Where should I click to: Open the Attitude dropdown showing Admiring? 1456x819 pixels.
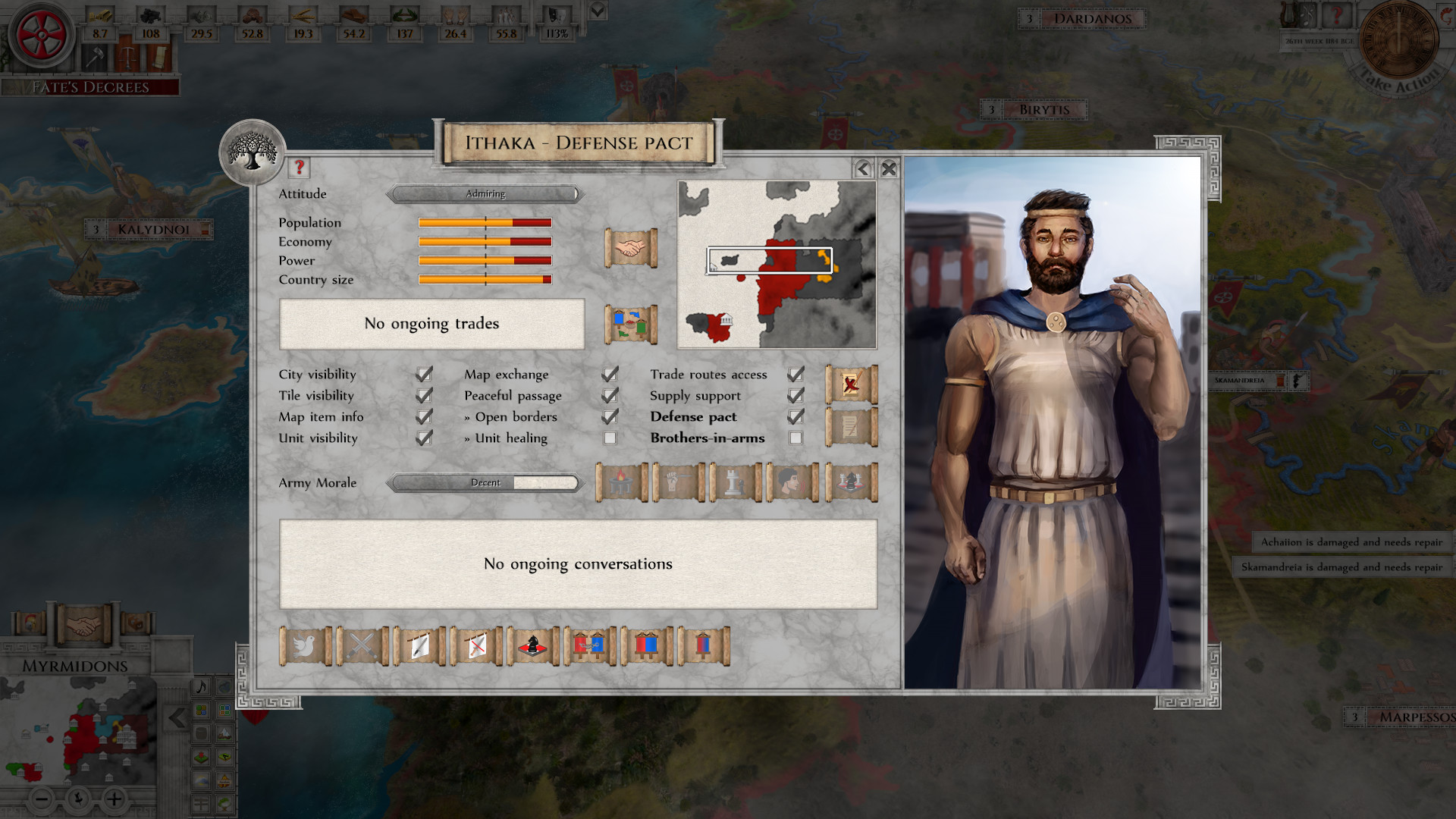coord(485,194)
